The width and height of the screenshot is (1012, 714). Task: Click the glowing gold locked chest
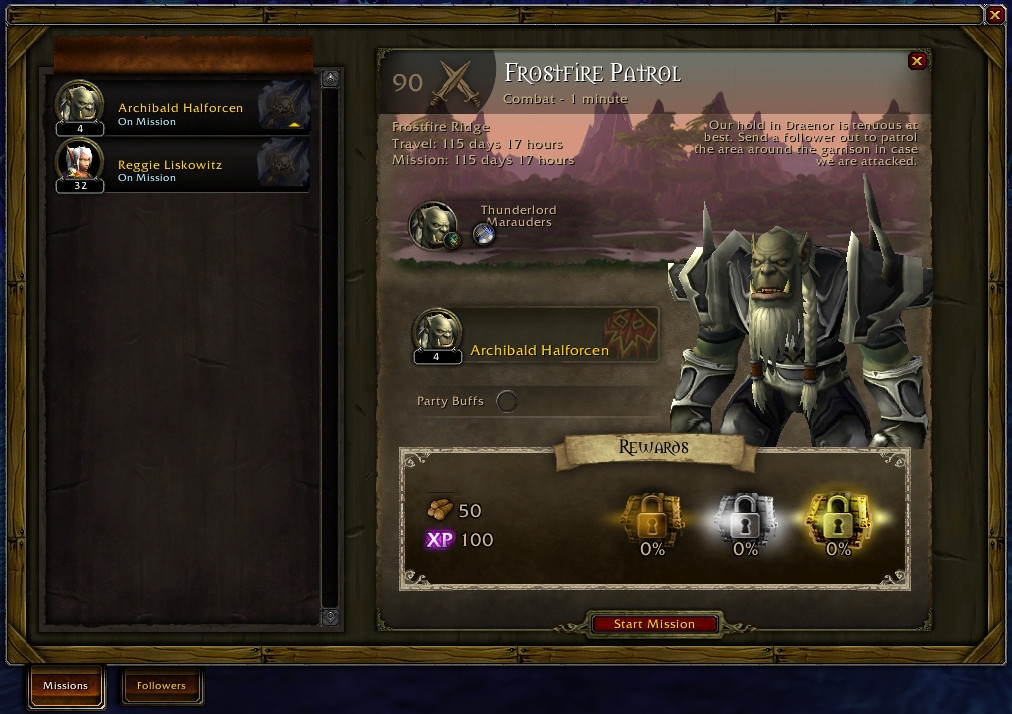[838, 517]
